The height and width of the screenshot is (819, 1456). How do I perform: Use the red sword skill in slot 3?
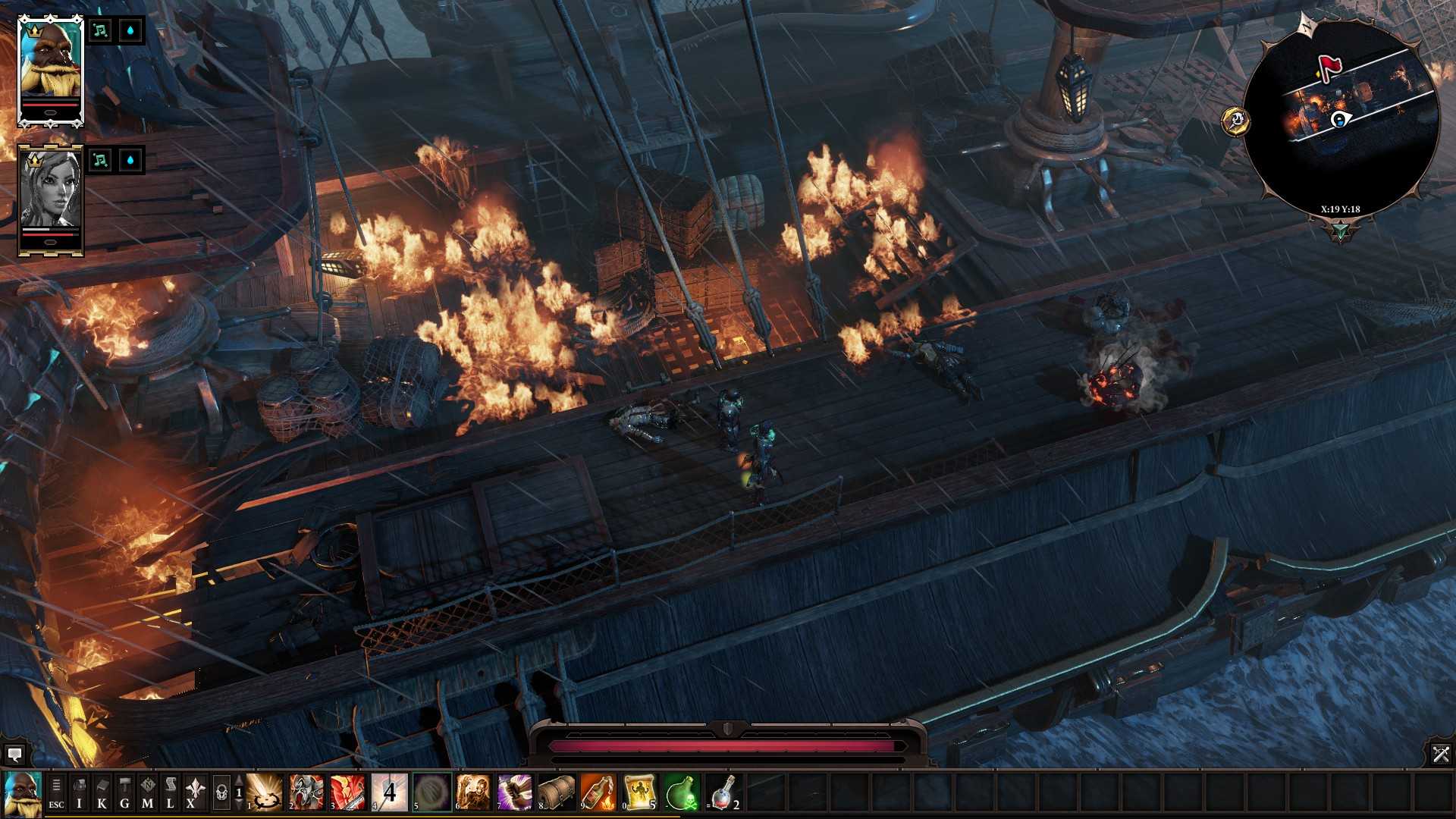pos(348,793)
